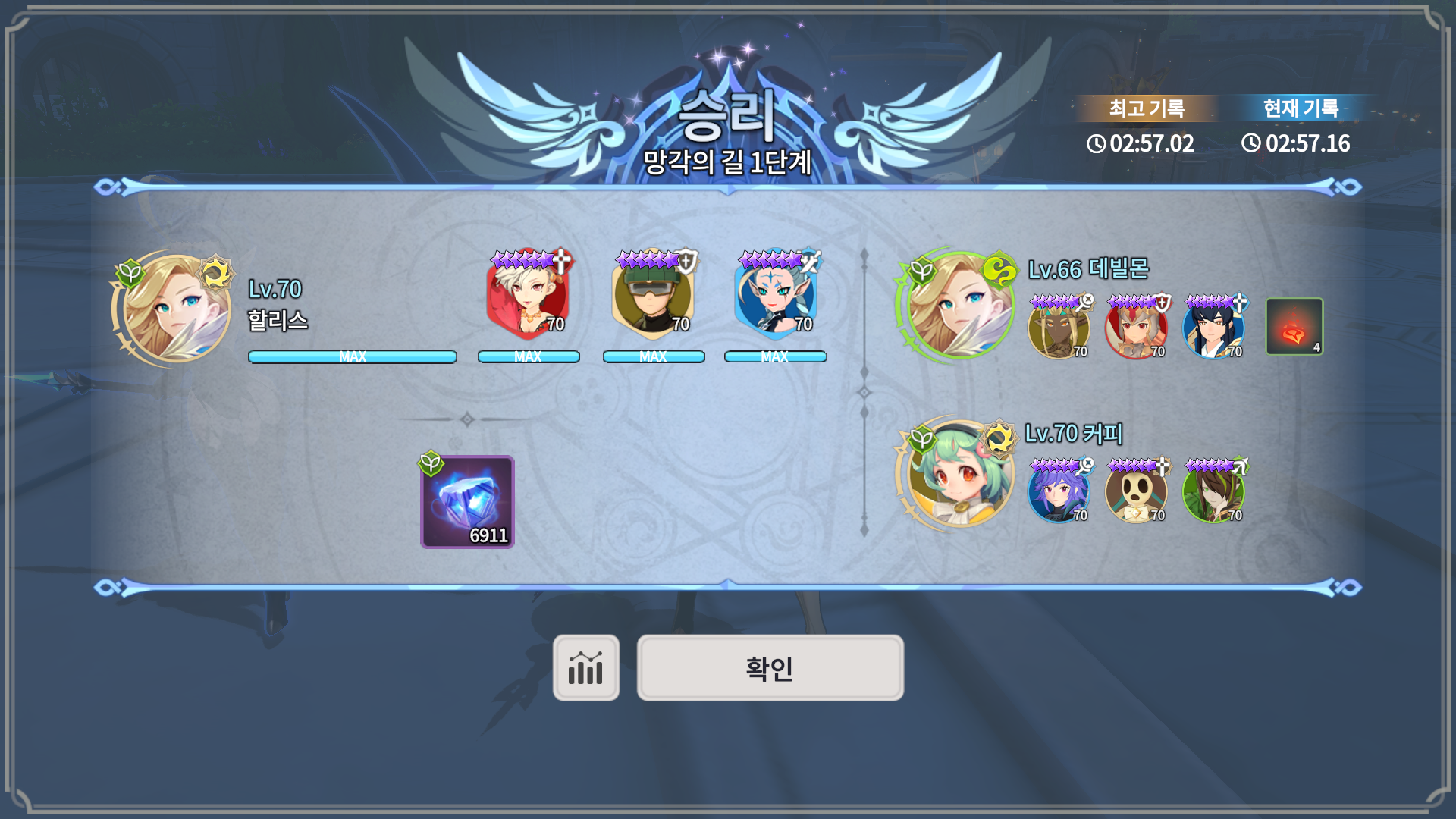This screenshot has height=819, width=1456.
Task: Select the dark-haired blue hero in 데빌몬's team
Action: (x=1213, y=328)
